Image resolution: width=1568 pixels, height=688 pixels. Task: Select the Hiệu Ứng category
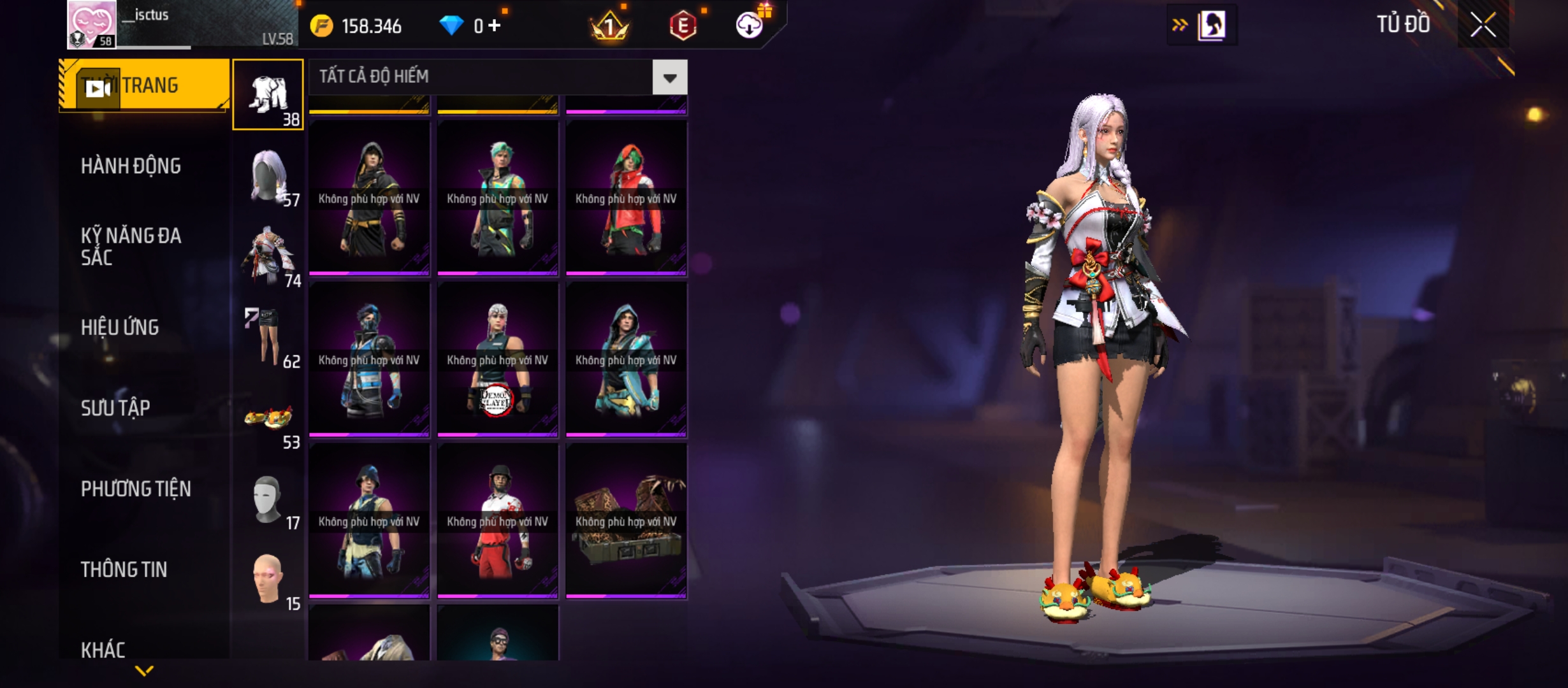120,327
